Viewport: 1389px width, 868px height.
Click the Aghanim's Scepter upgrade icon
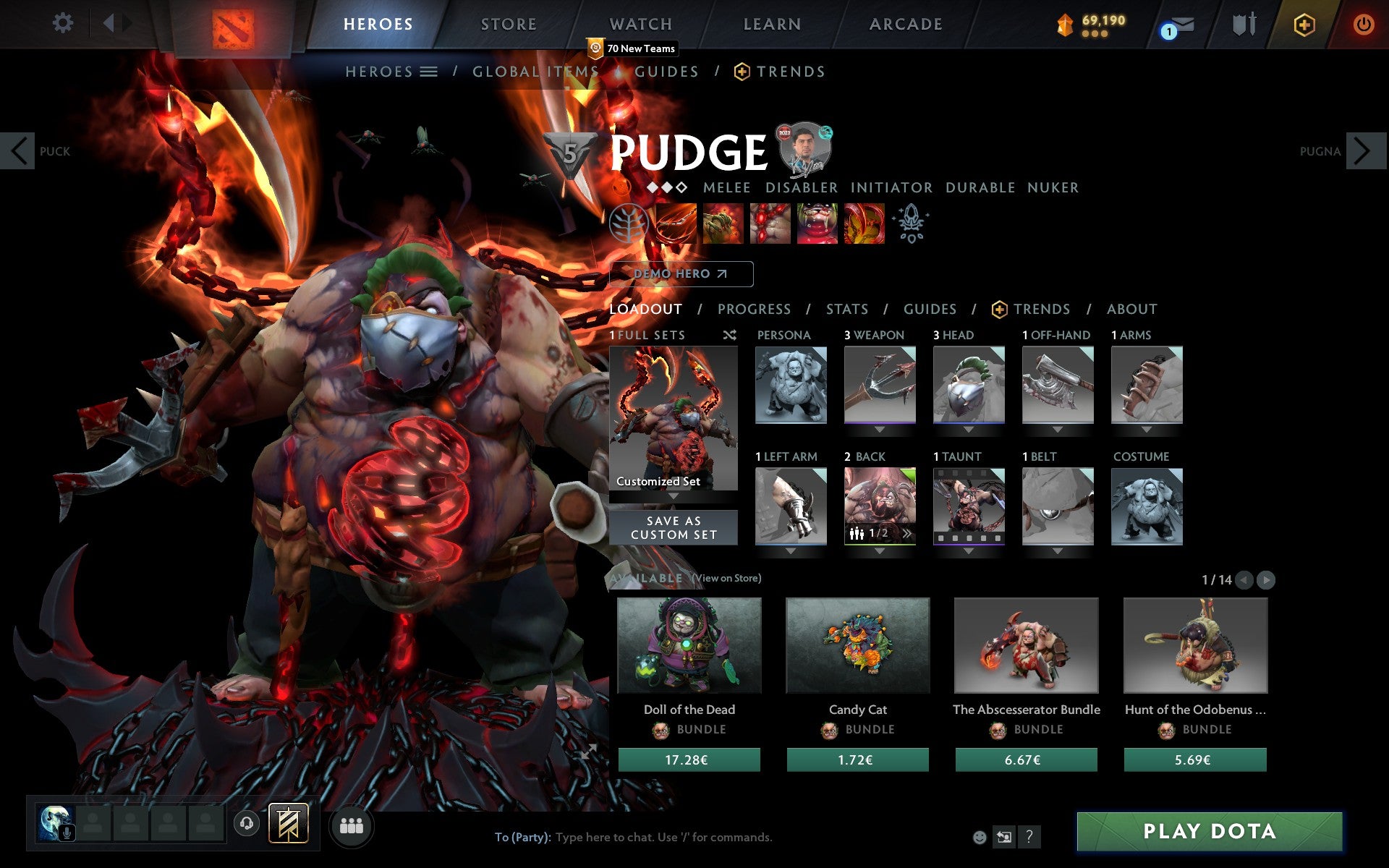912,223
